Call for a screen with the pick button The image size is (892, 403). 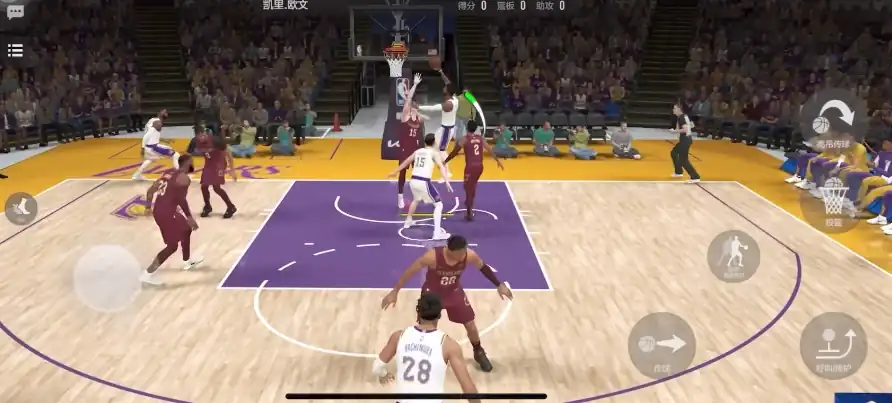833,345
